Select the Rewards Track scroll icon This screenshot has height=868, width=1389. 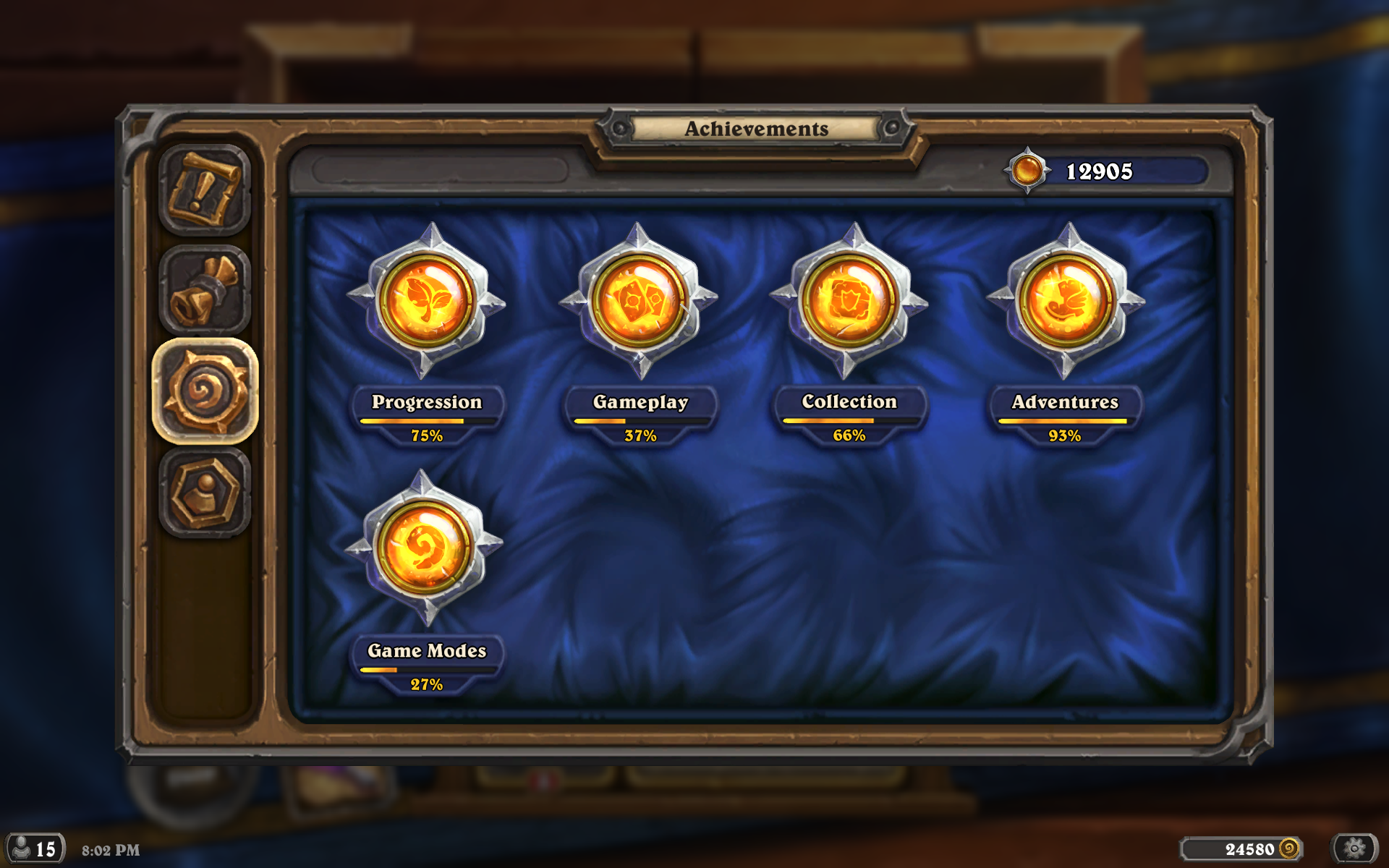click(x=205, y=286)
